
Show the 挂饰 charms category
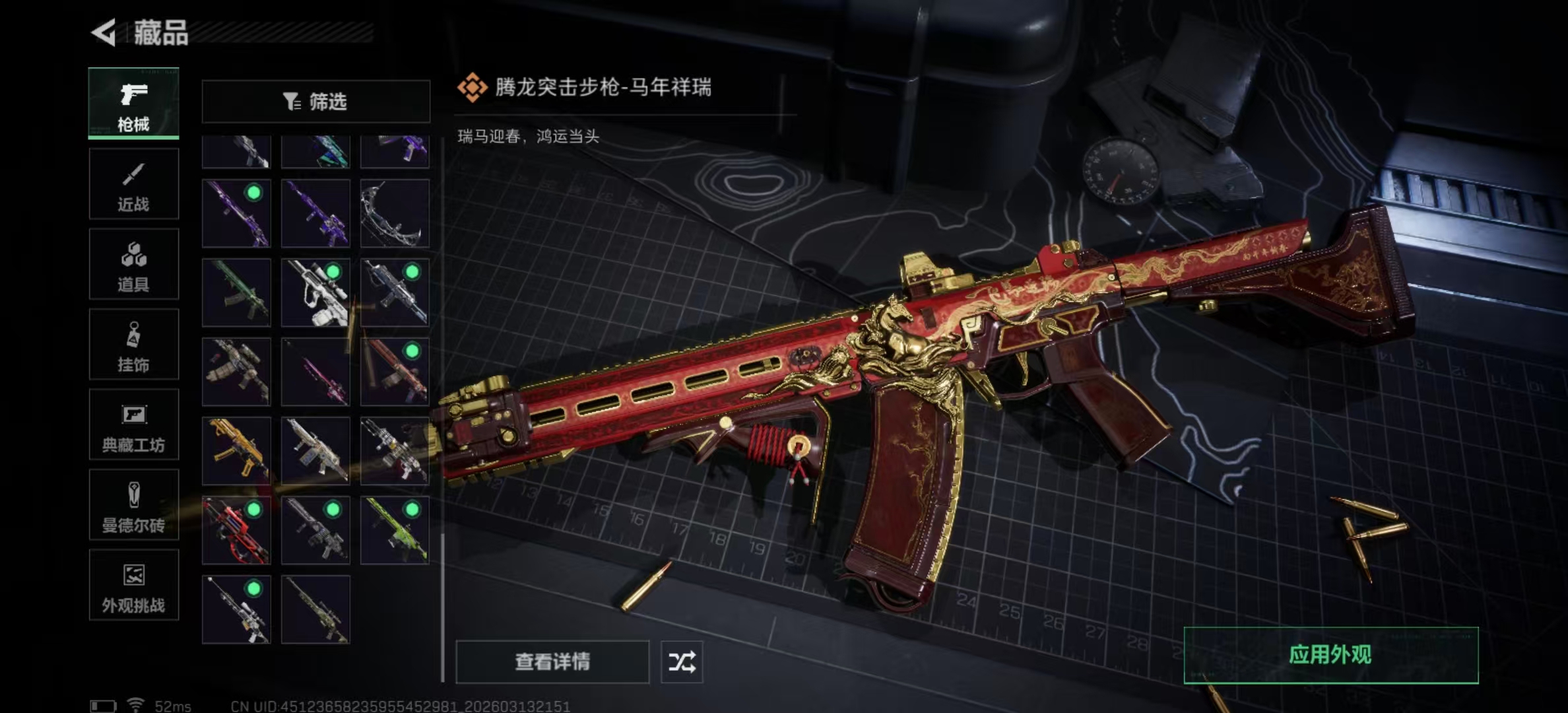(133, 345)
